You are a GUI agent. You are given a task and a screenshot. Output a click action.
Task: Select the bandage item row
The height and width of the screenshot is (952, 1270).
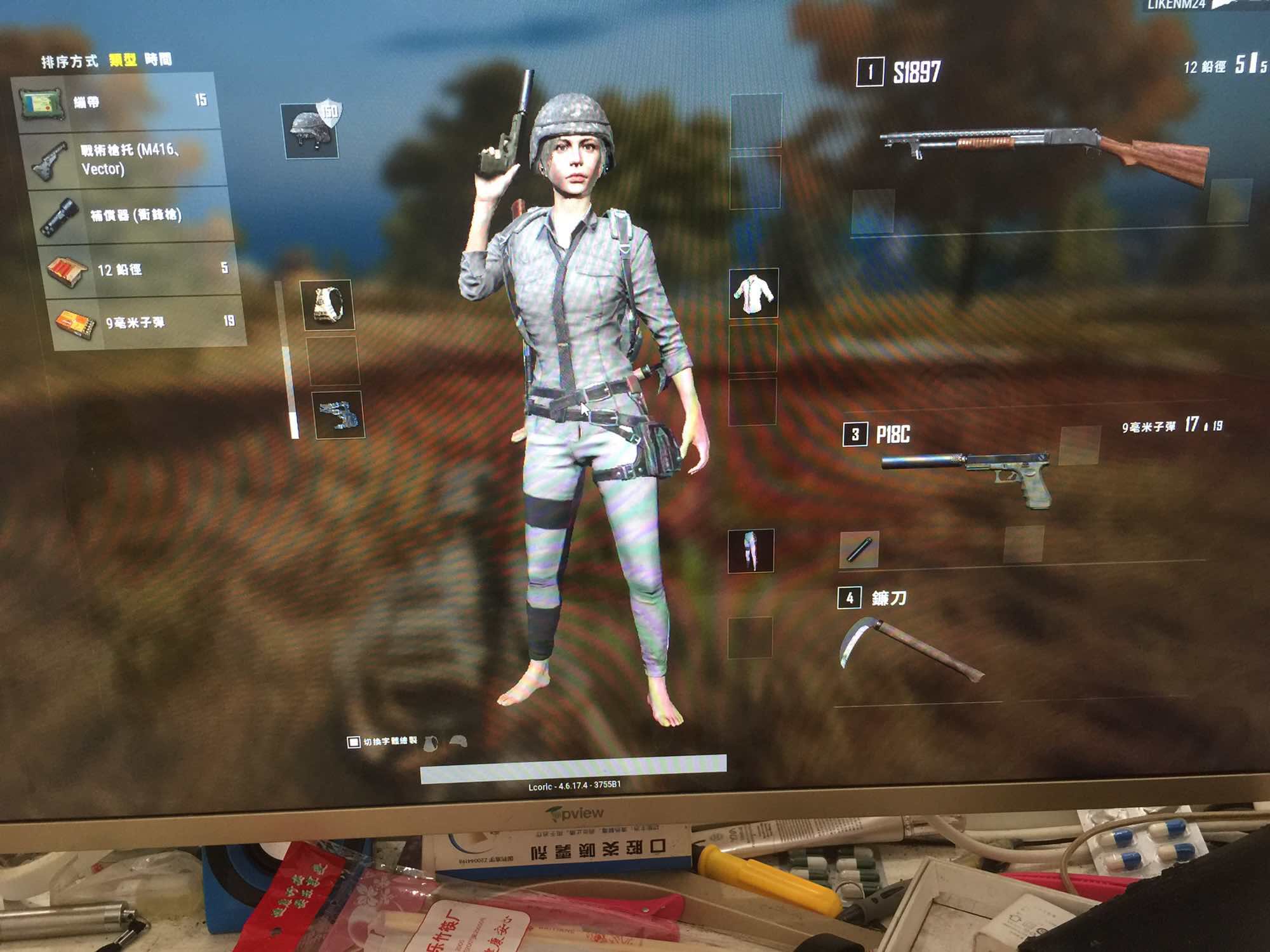pyautogui.click(x=117, y=102)
